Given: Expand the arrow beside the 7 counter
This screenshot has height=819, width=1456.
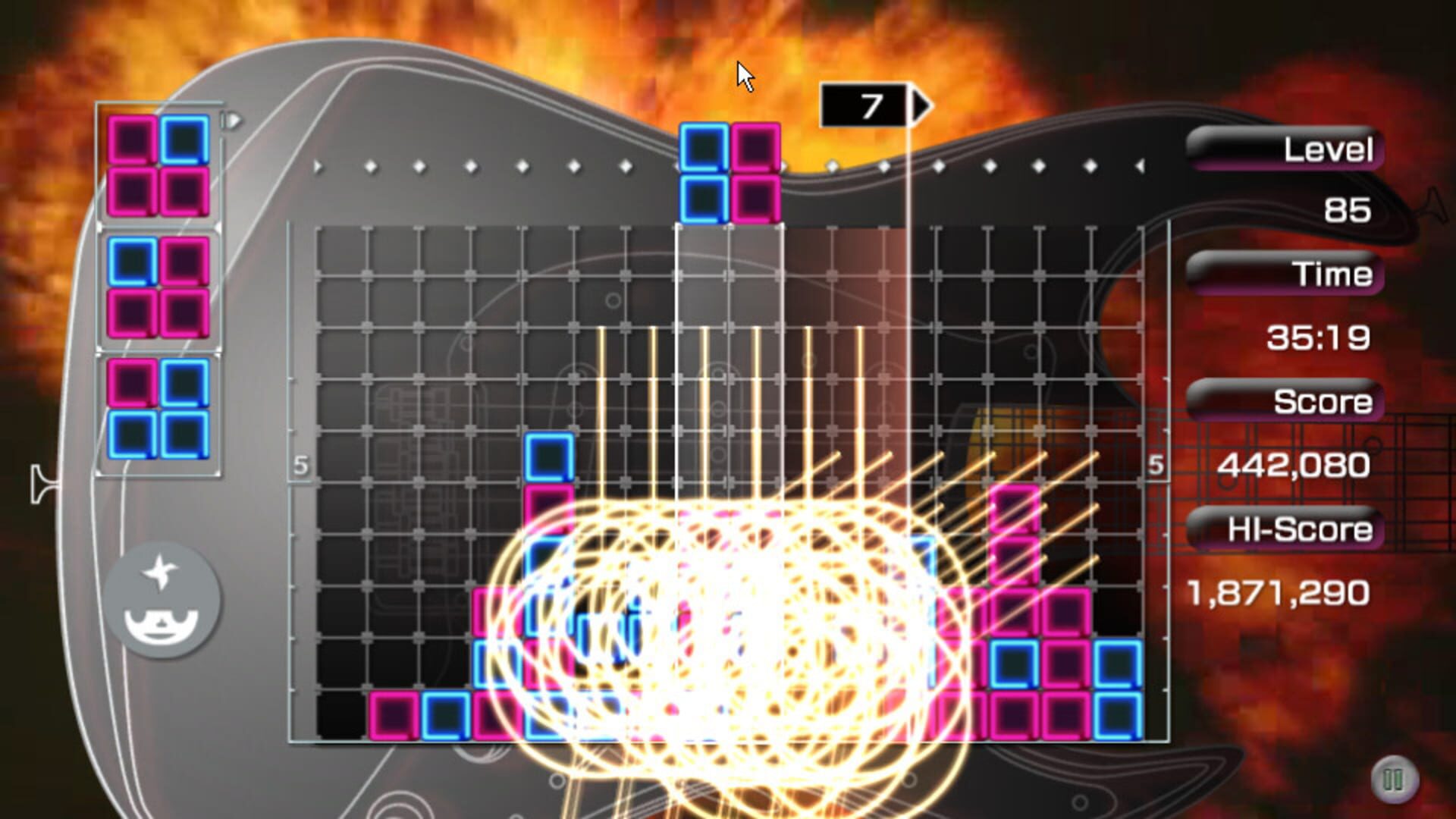Looking at the screenshot, I should pos(920,103).
